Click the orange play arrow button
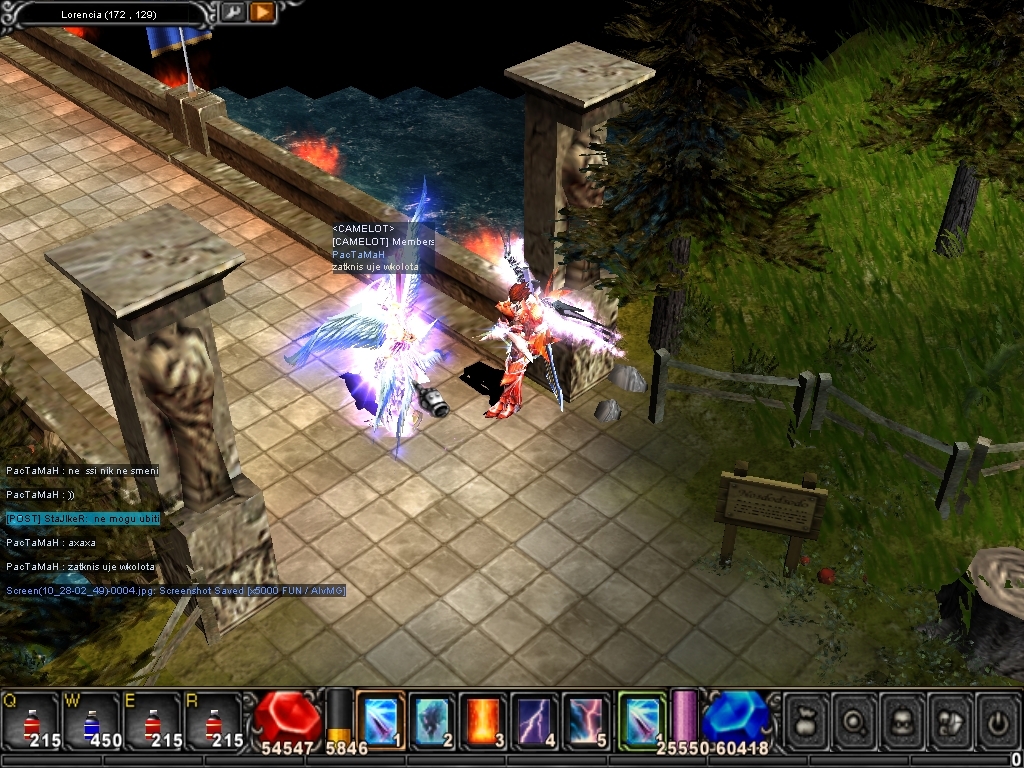1024x768 pixels. pyautogui.click(x=262, y=13)
